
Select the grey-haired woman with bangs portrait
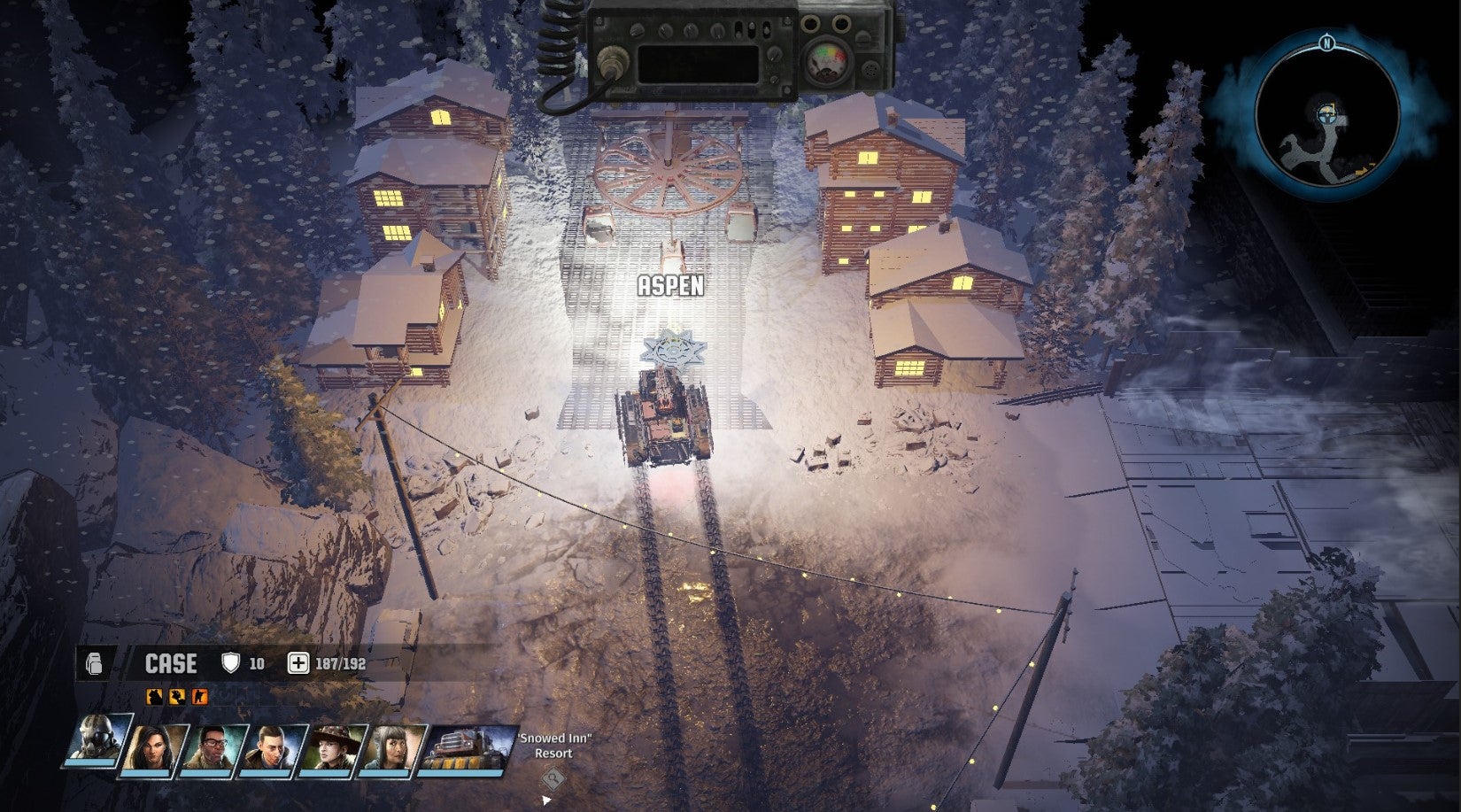click(394, 746)
